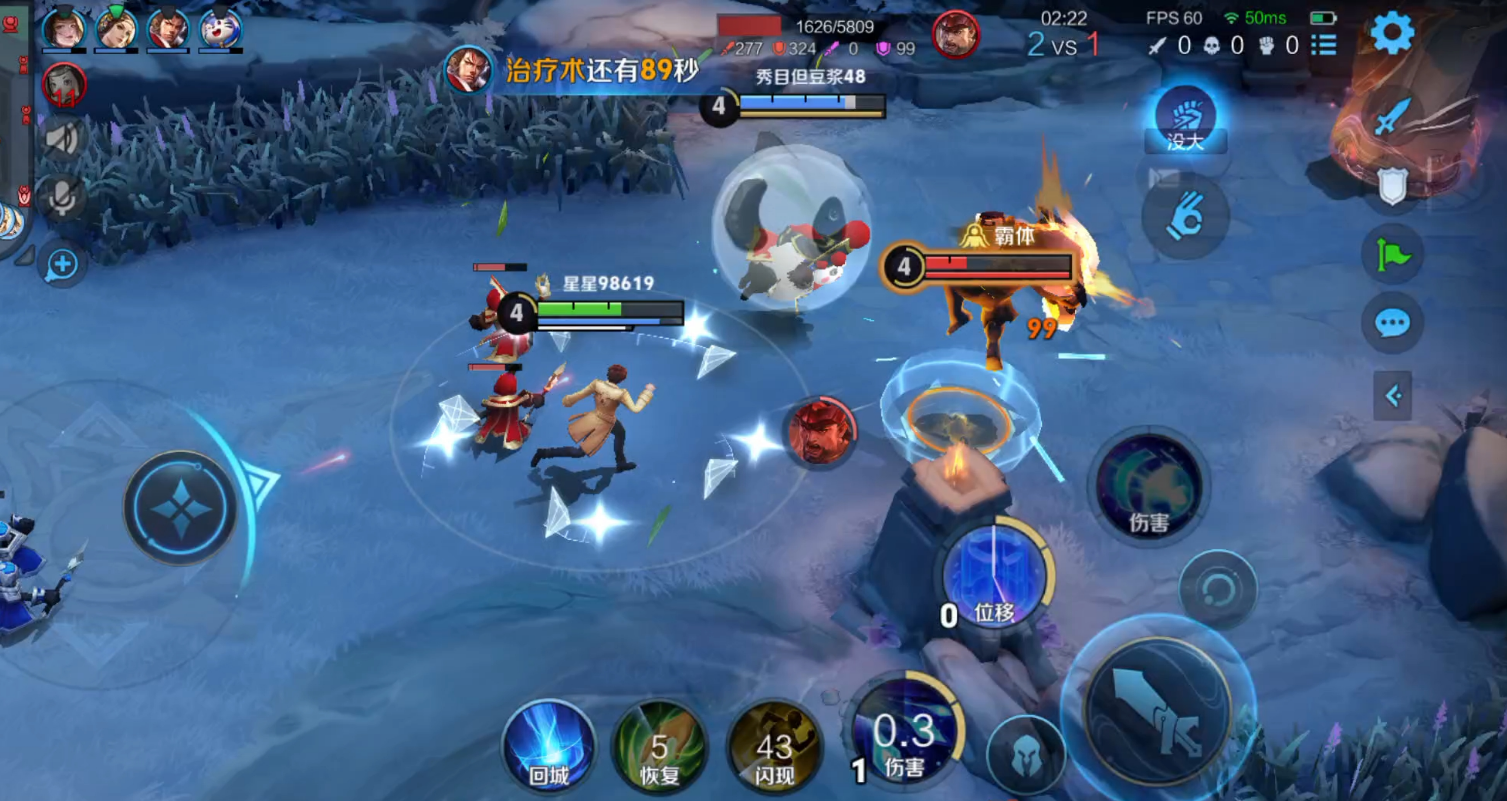Open the gear settings menu
The height and width of the screenshot is (801, 1507).
(x=1392, y=33)
